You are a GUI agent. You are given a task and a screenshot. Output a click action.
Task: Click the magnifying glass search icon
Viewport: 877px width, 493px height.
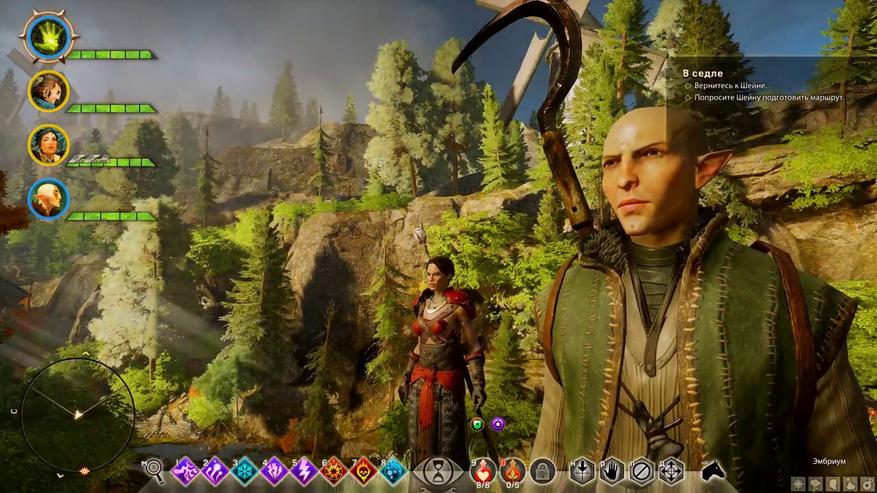tap(154, 470)
